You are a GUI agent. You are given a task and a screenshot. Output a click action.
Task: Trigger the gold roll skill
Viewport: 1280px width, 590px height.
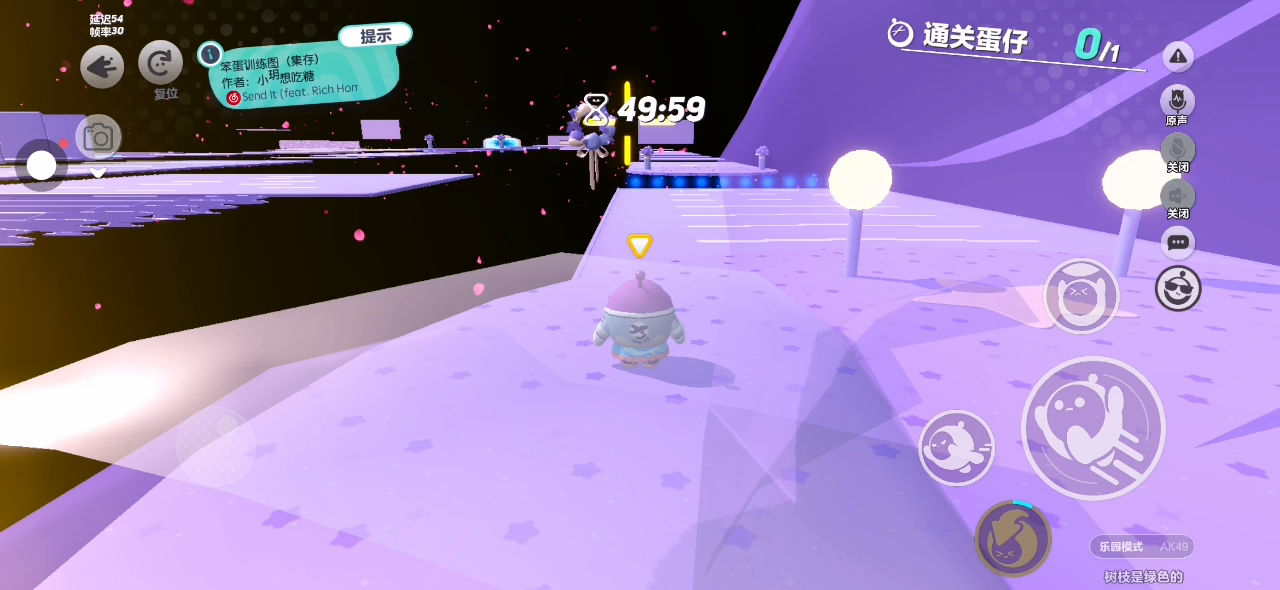click(x=1012, y=538)
